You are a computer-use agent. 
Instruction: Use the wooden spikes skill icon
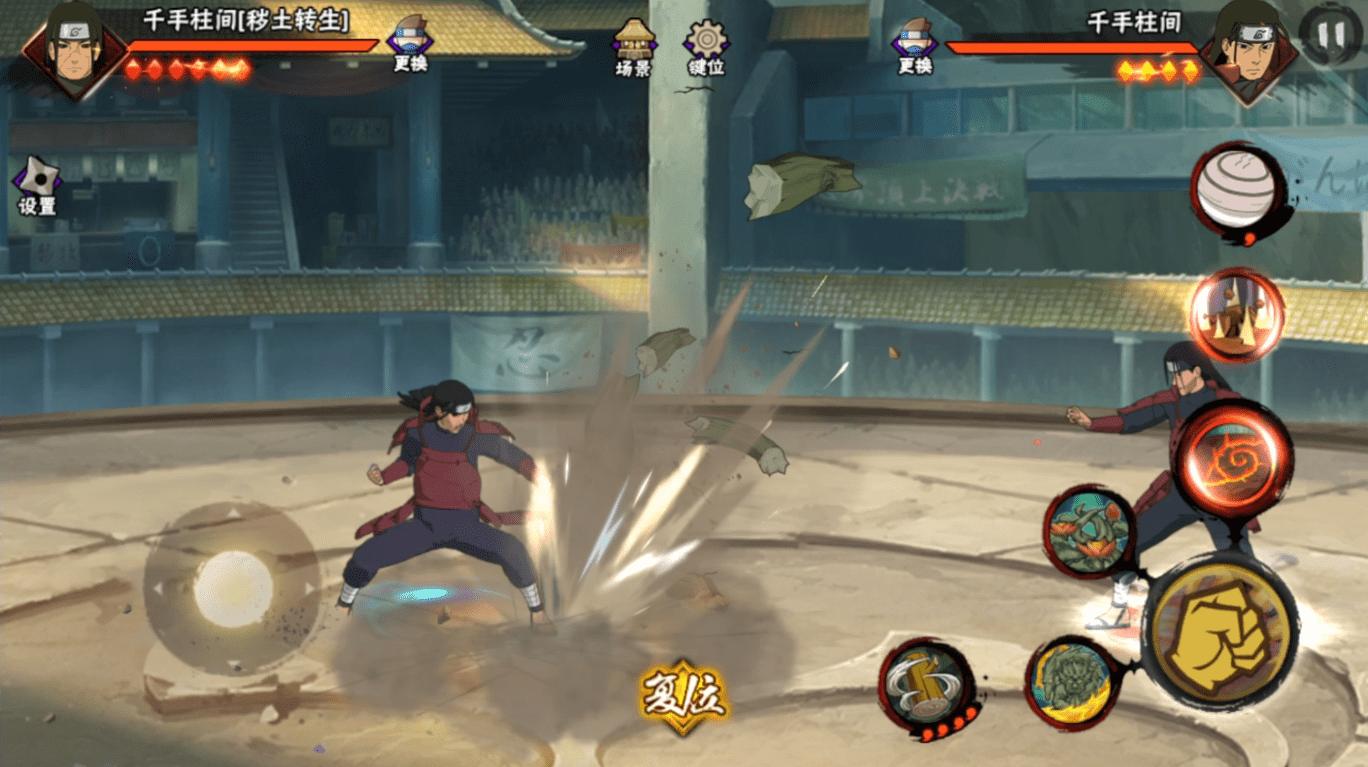pos(1237,315)
